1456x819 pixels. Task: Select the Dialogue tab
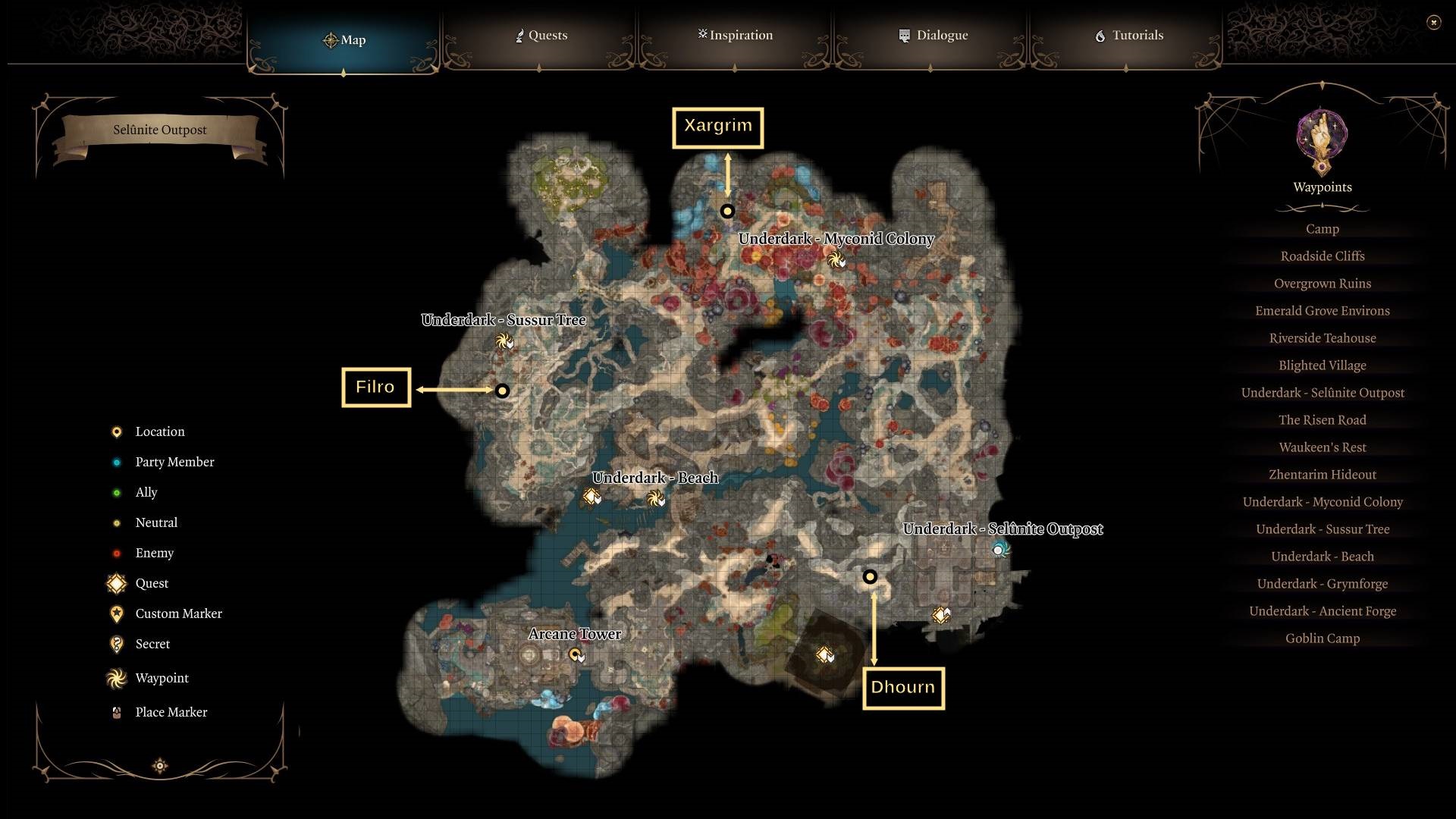click(933, 36)
